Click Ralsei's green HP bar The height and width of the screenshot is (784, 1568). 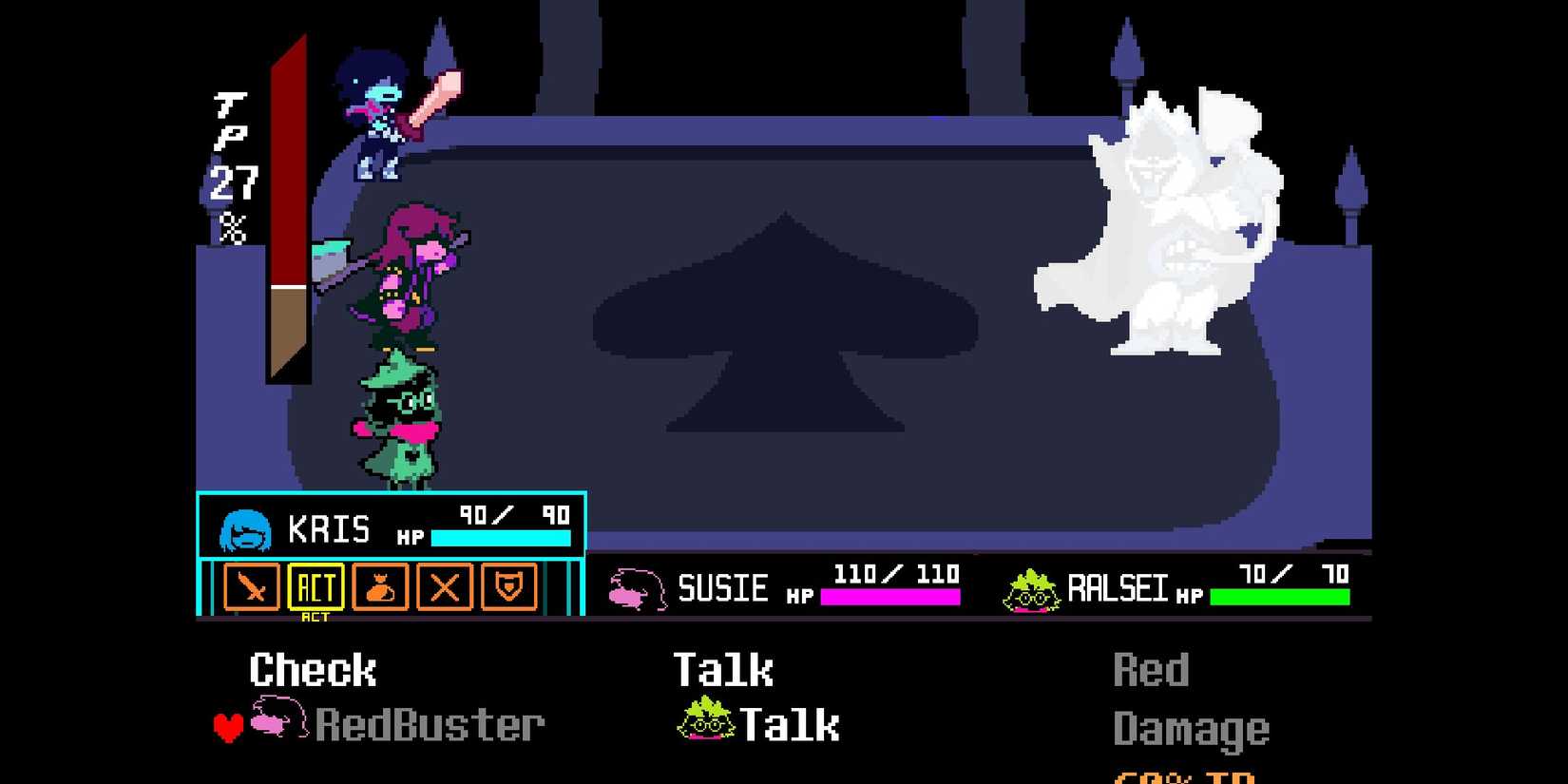click(1278, 597)
